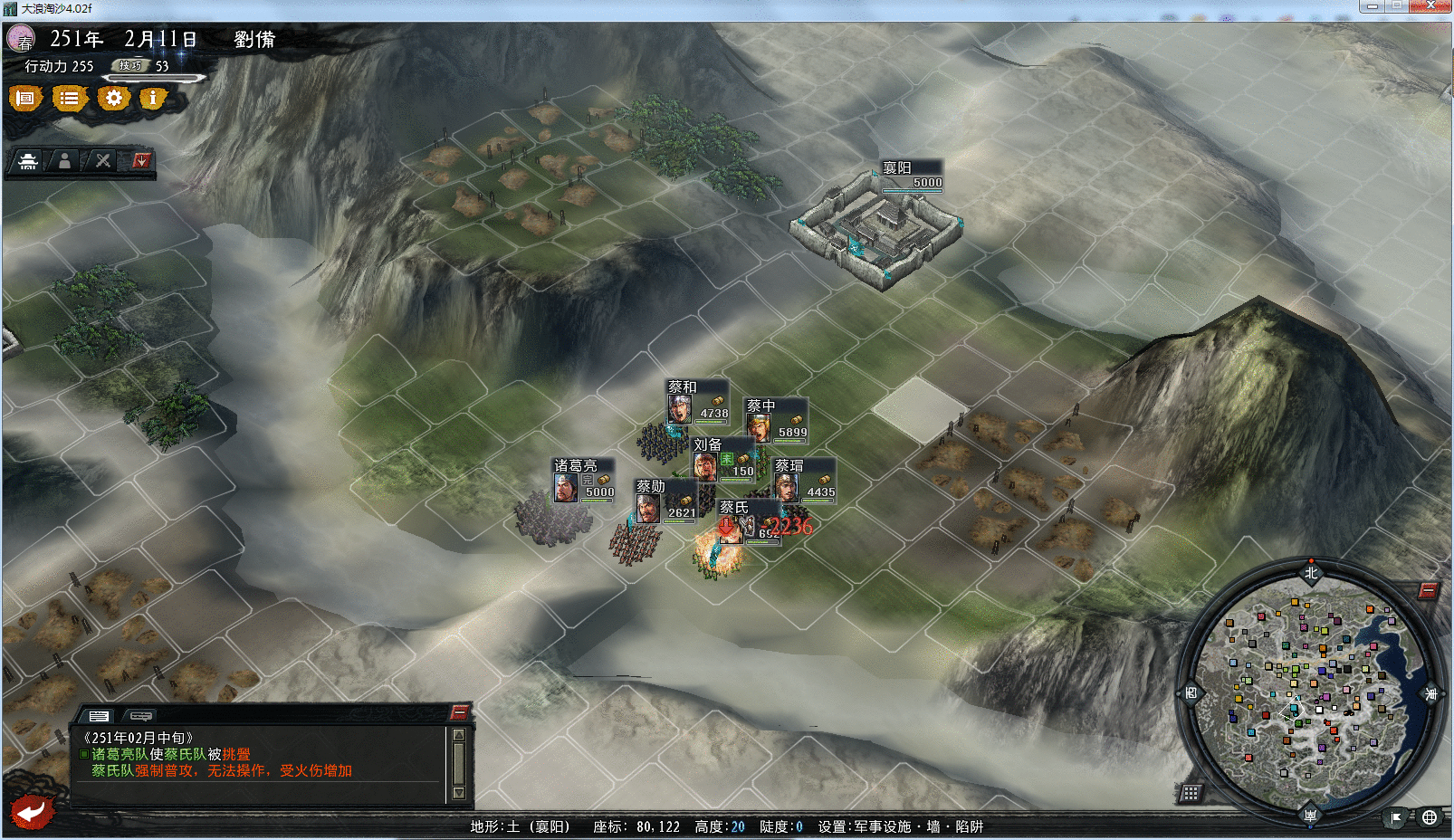1454x840 pixels.
Task: Toggle the grid button beside minimap
Action: point(1191,794)
